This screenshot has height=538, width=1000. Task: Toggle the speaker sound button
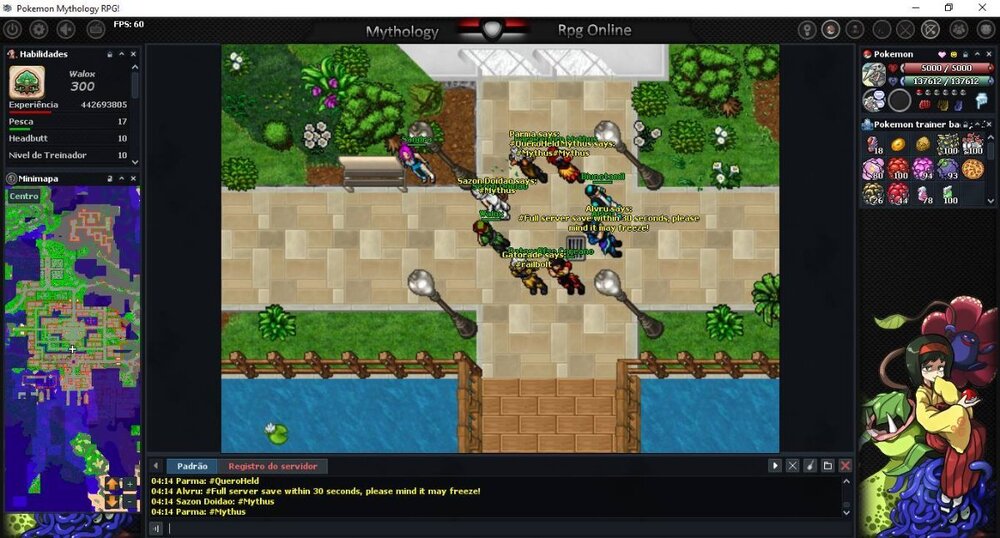coord(68,30)
